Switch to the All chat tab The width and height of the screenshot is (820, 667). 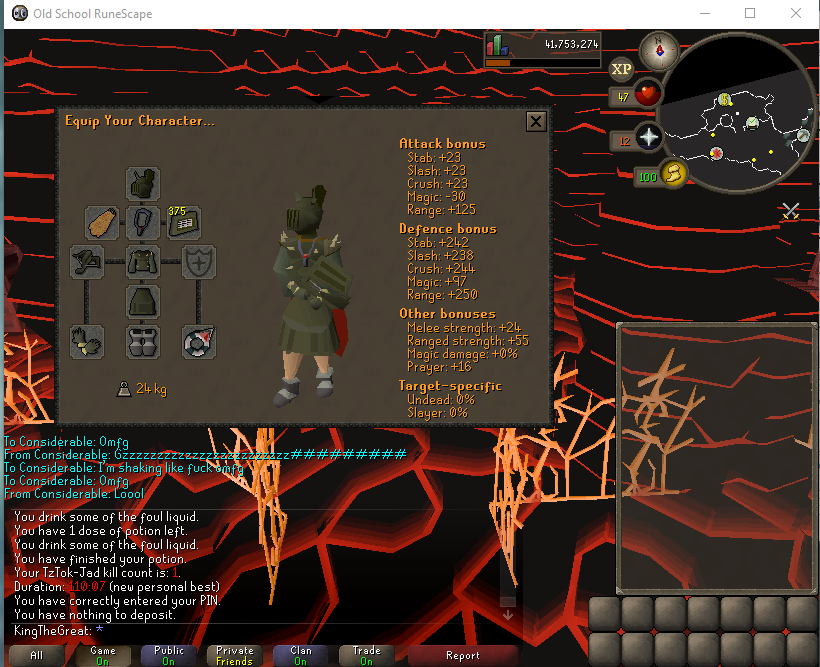click(36, 655)
